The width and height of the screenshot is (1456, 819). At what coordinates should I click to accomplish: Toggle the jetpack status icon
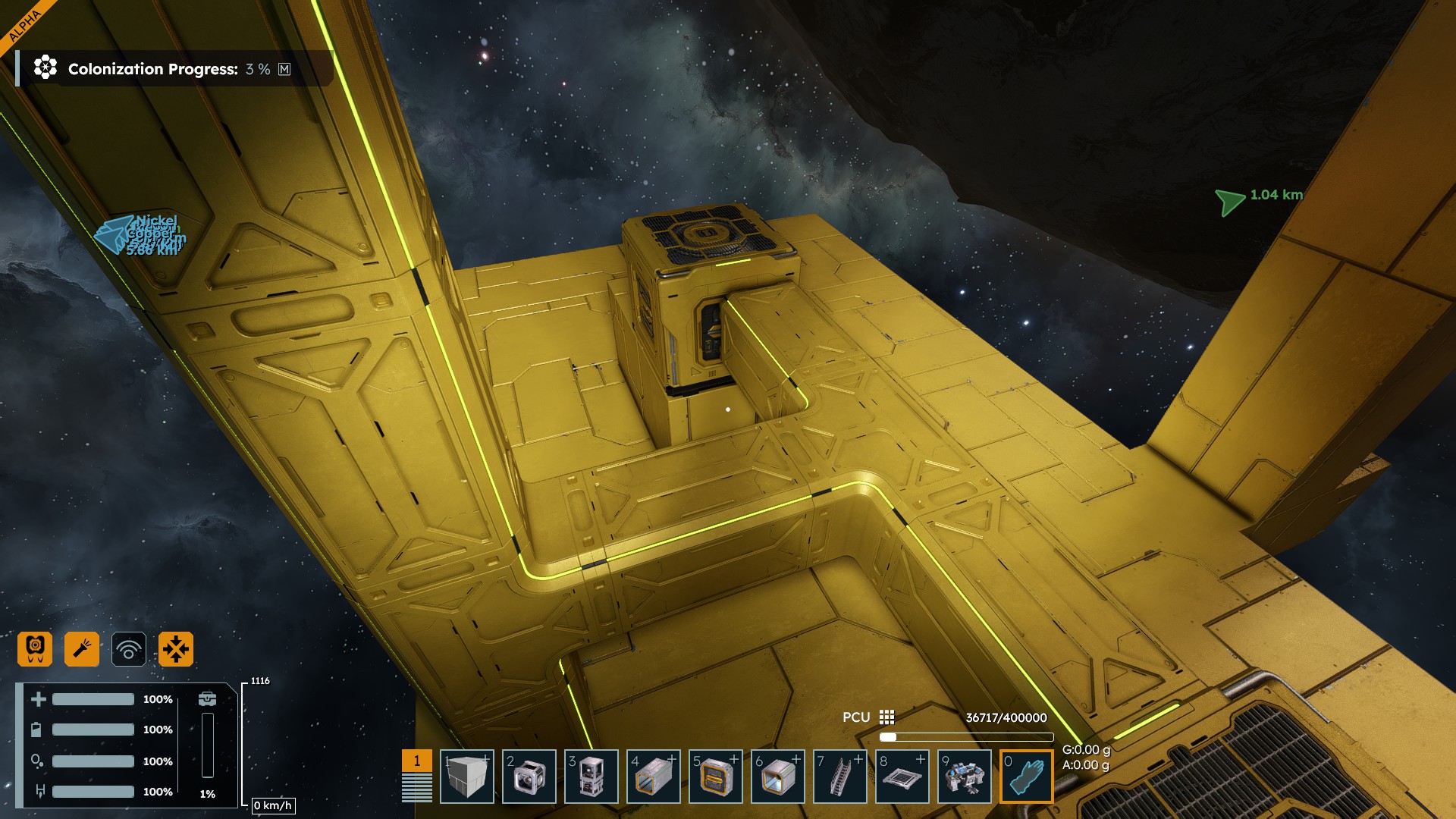point(35,649)
